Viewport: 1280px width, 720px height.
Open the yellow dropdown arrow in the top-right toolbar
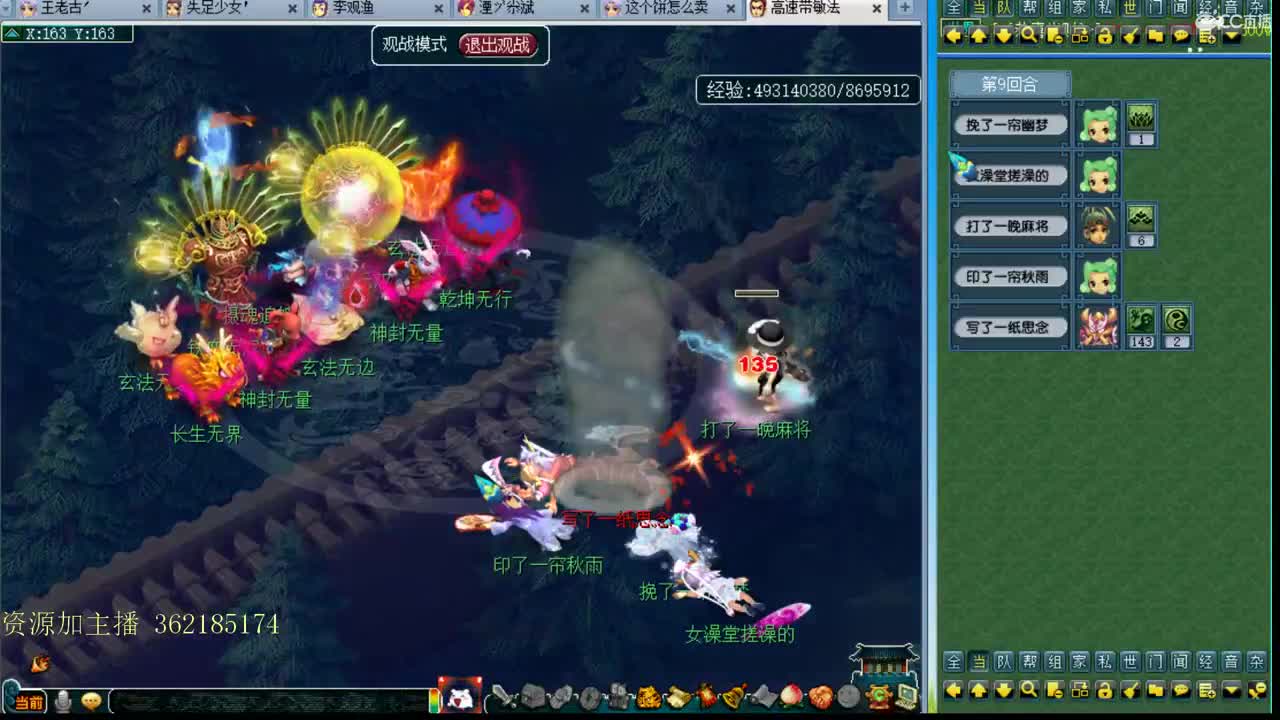(1231, 35)
